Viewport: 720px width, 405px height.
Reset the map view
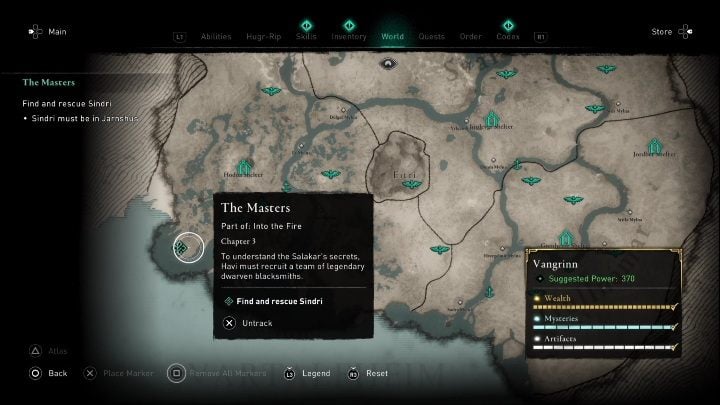point(376,373)
